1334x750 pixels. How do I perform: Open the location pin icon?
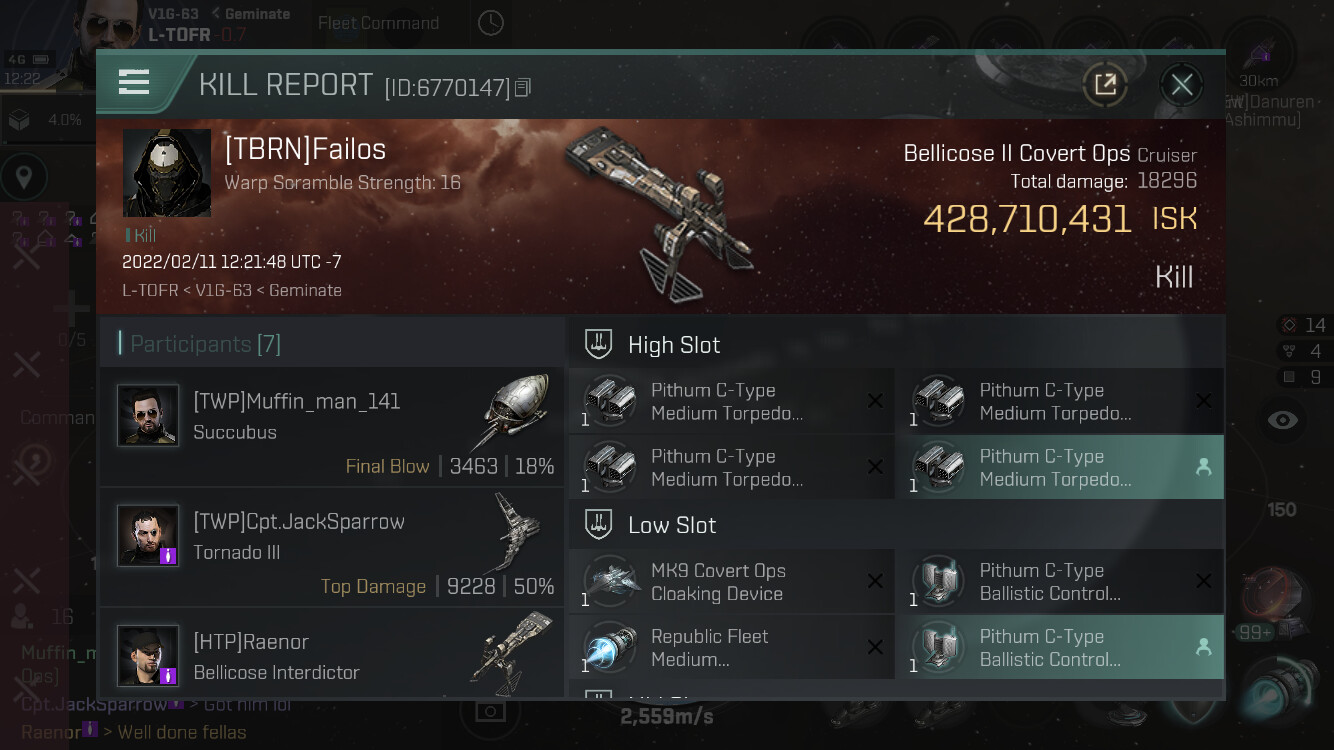24,179
